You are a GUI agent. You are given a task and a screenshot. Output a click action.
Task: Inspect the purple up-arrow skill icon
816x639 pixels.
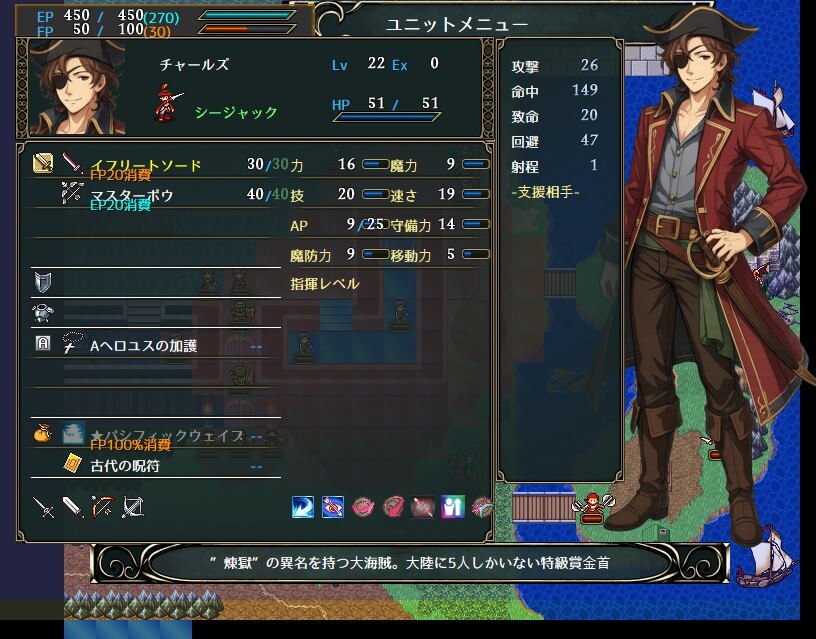click(453, 507)
